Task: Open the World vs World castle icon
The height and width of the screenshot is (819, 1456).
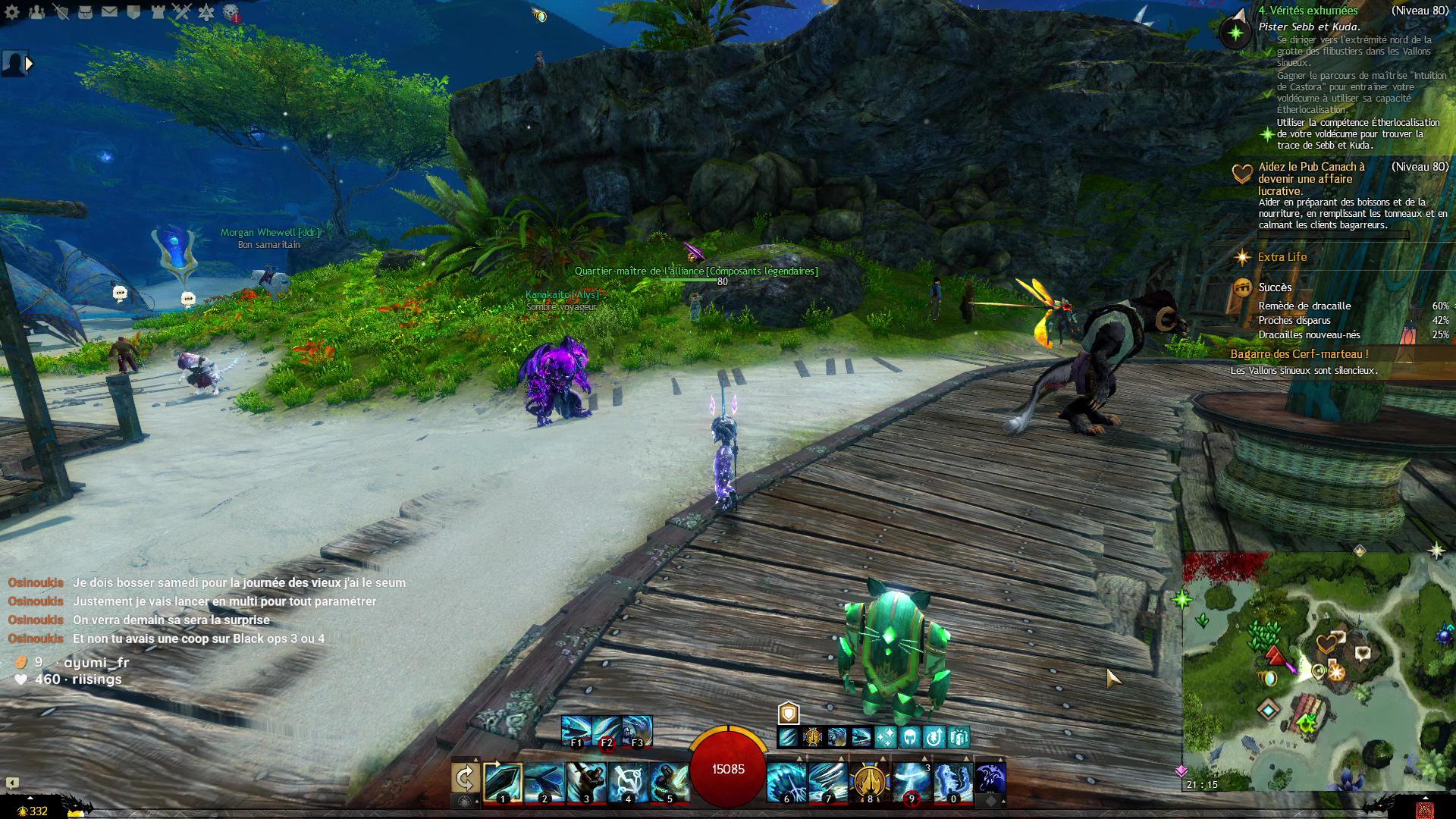Action: pyautogui.click(x=158, y=12)
